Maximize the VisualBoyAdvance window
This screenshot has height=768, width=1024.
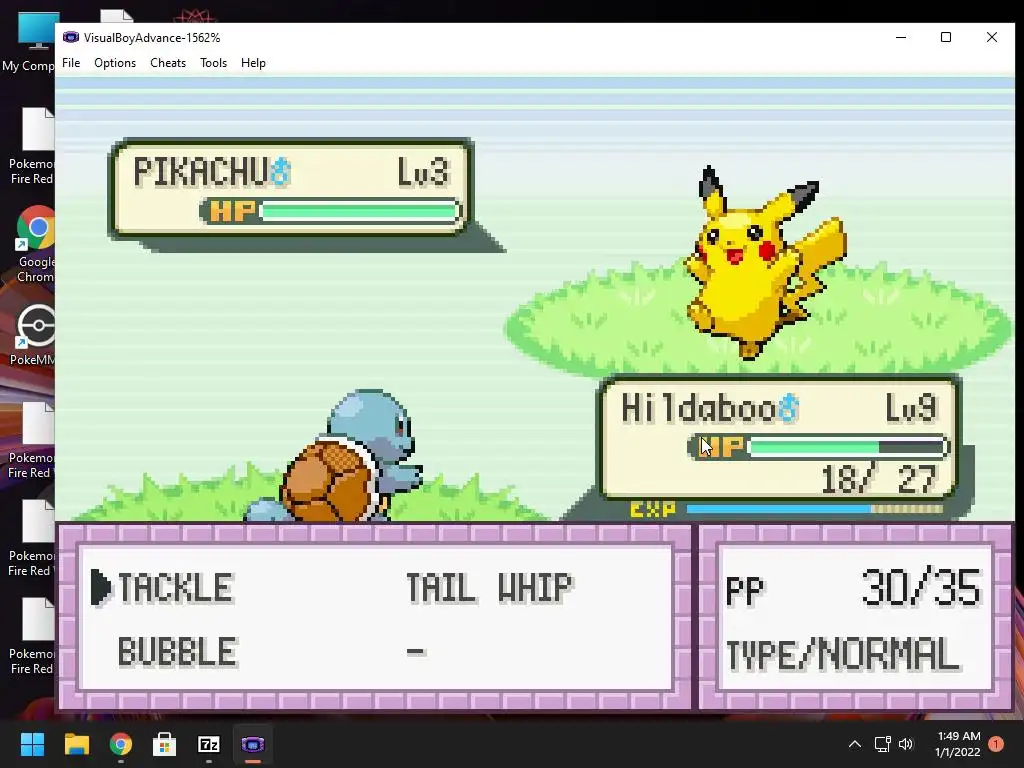tap(946, 38)
